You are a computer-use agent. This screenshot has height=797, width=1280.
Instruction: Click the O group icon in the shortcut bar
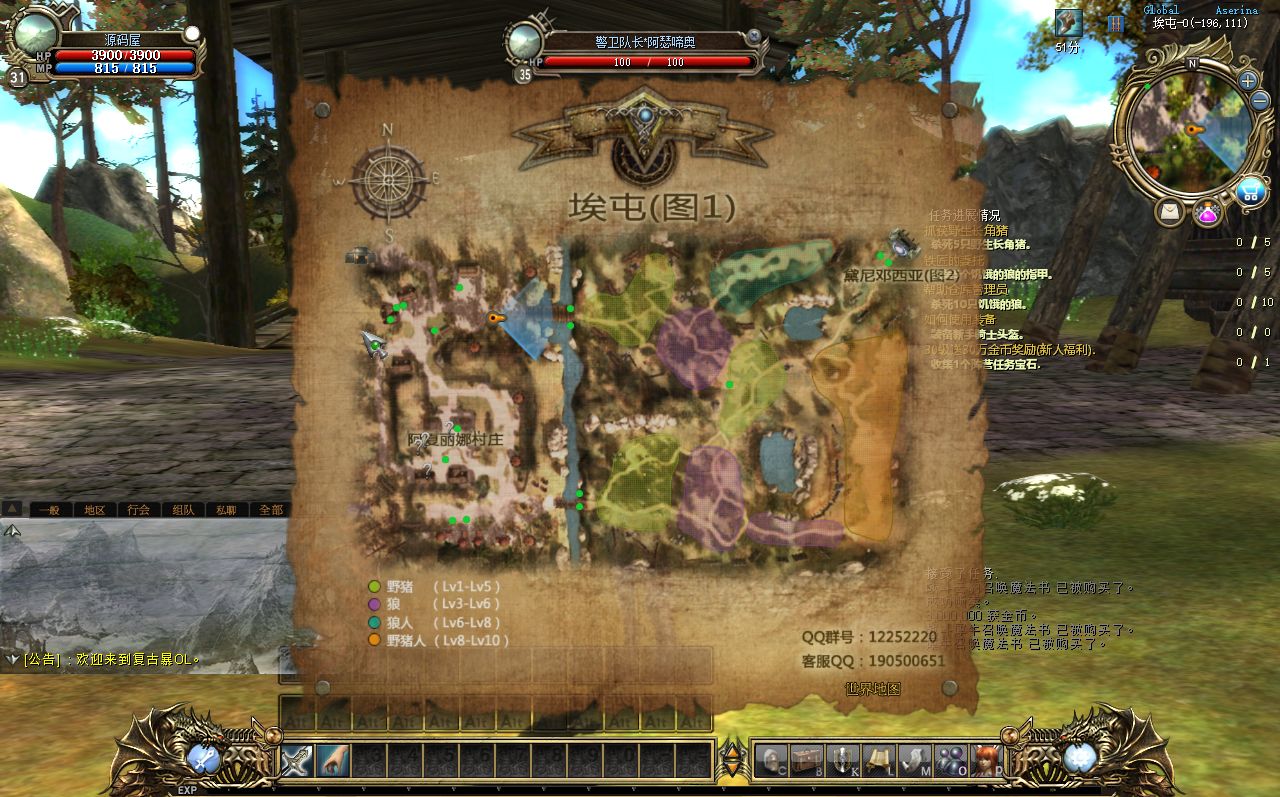tap(951, 760)
